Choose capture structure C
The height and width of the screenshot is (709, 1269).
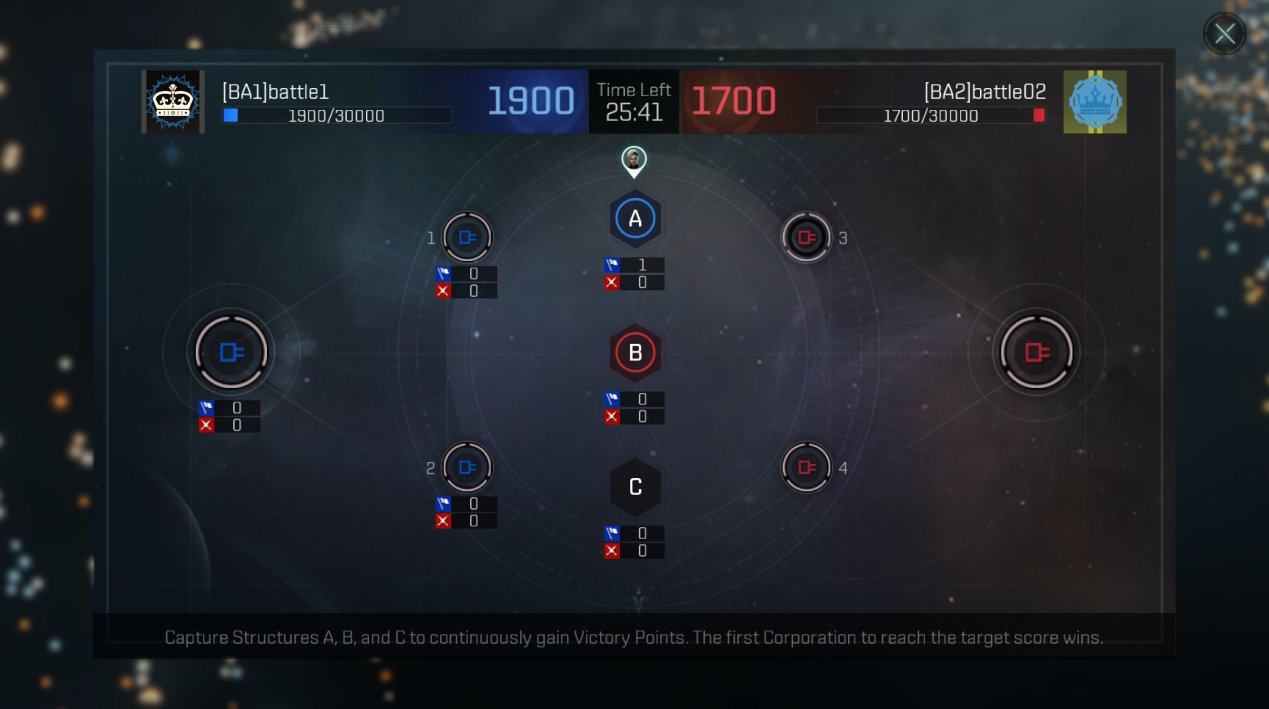(x=635, y=487)
